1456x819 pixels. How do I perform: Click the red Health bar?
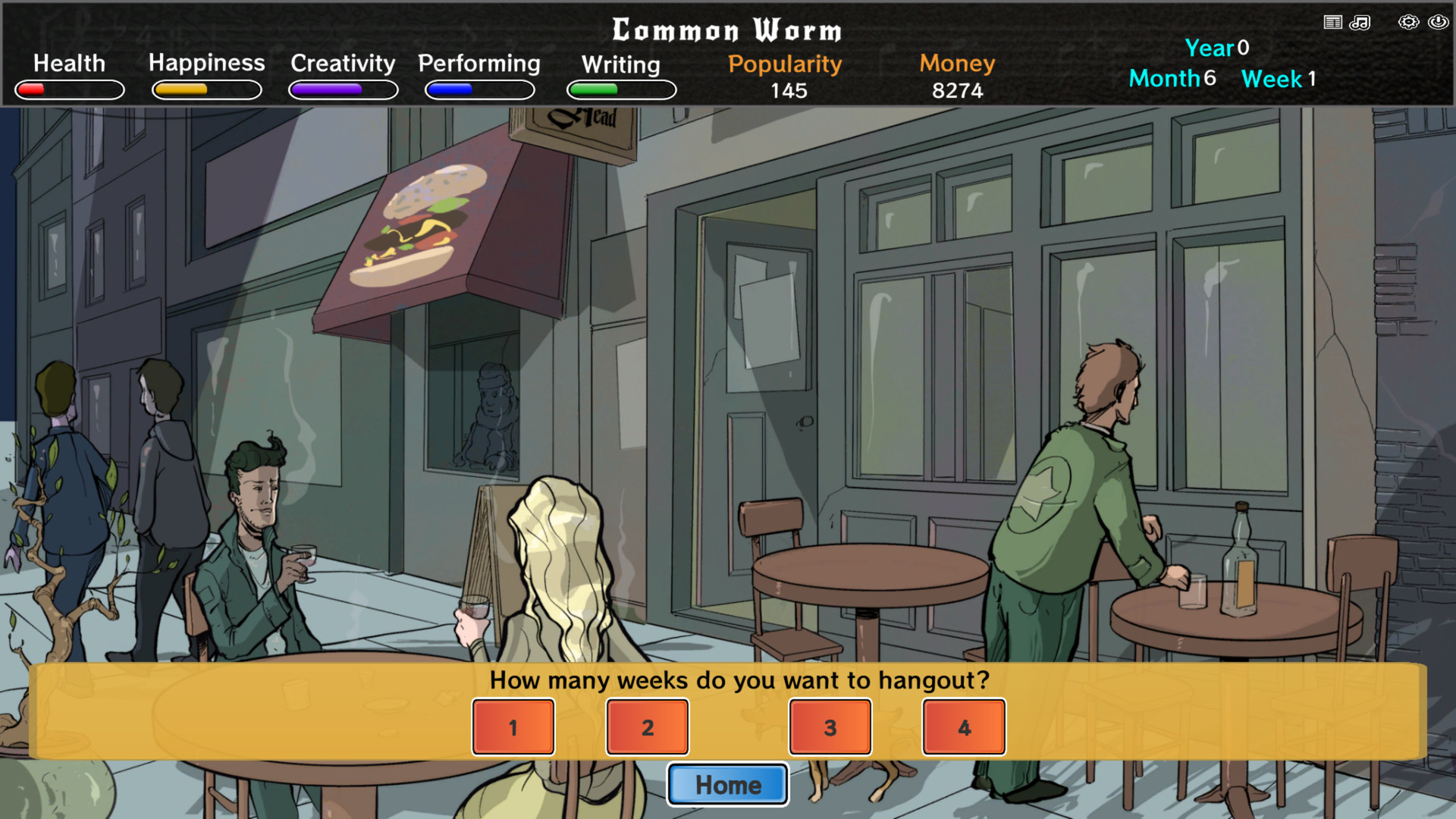[68, 89]
